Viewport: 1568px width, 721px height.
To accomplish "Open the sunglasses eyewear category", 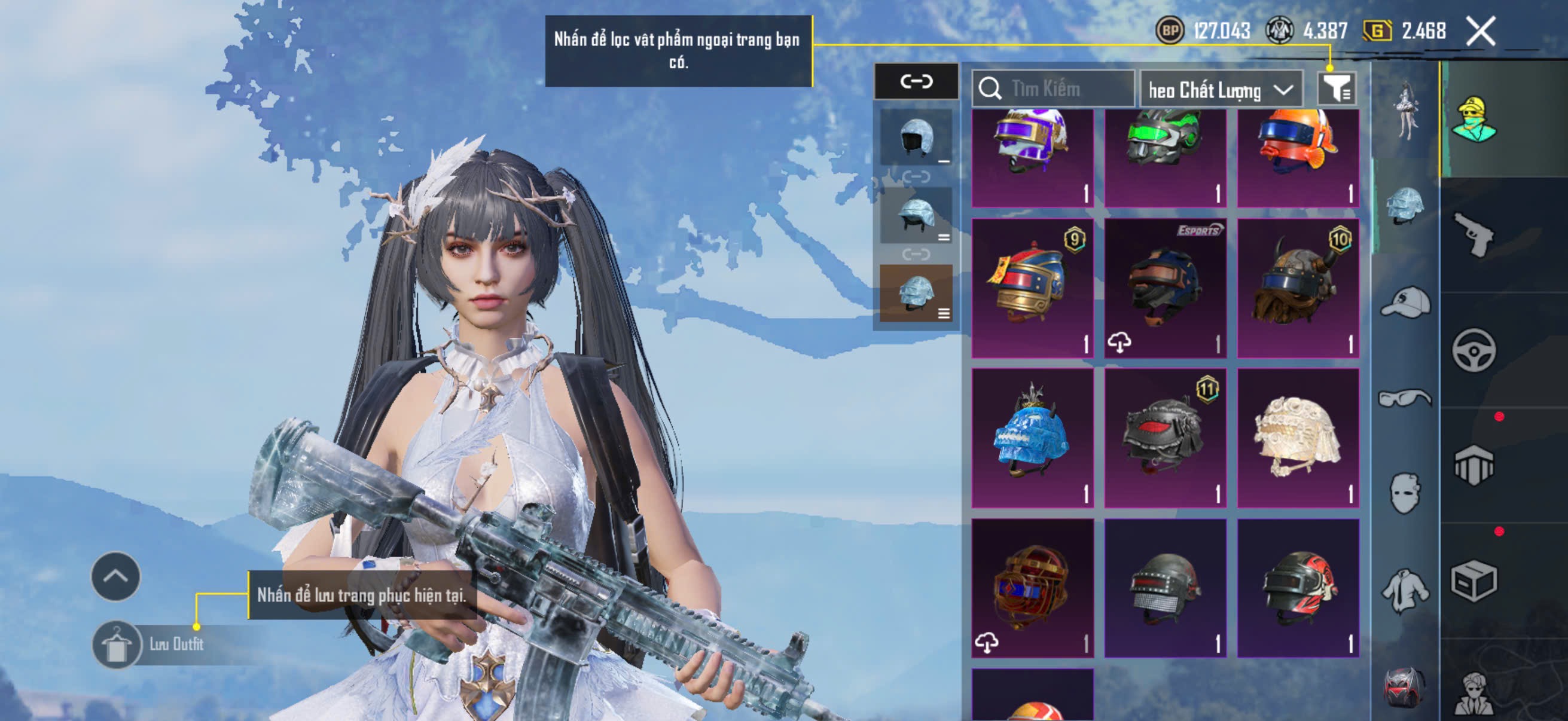I will (x=1405, y=398).
